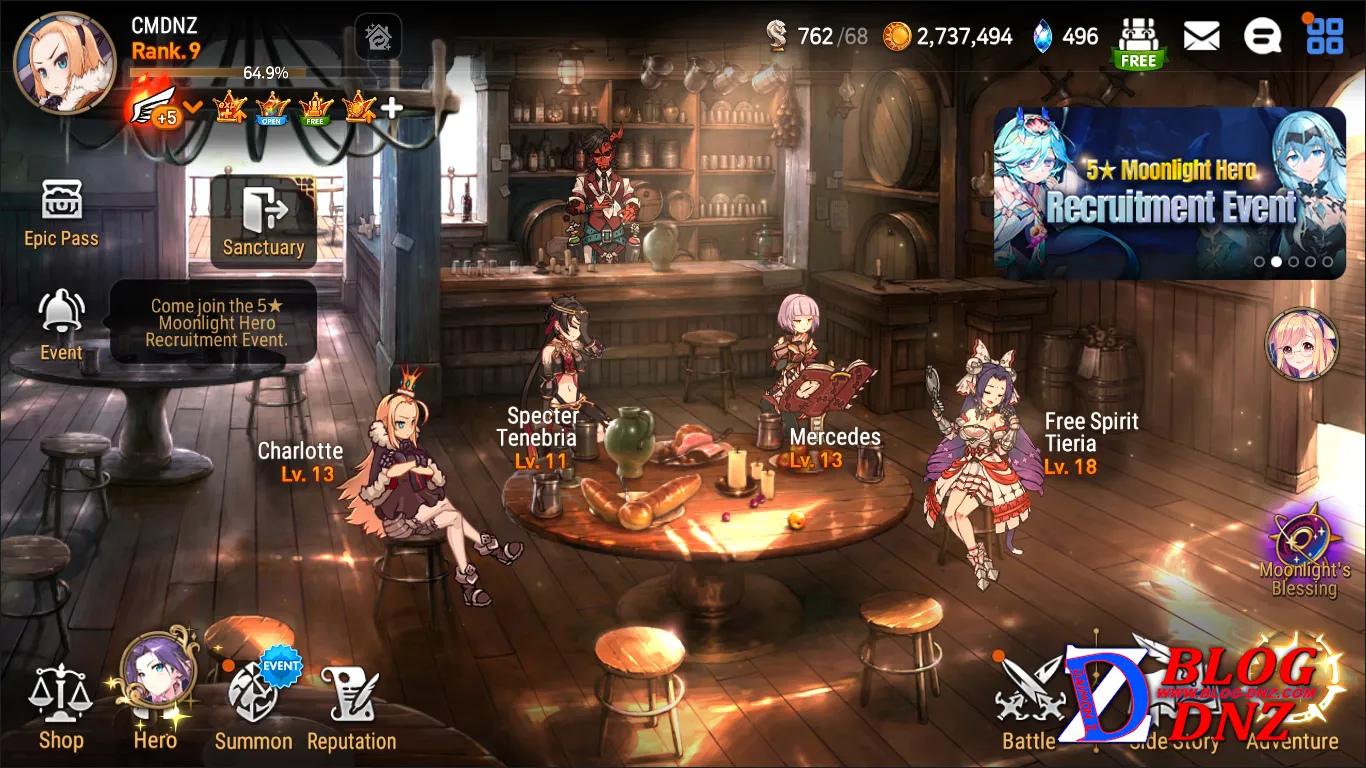Image resolution: width=1366 pixels, height=768 pixels.
Task: Open the Shop menu
Action: pyautogui.click(x=60, y=706)
